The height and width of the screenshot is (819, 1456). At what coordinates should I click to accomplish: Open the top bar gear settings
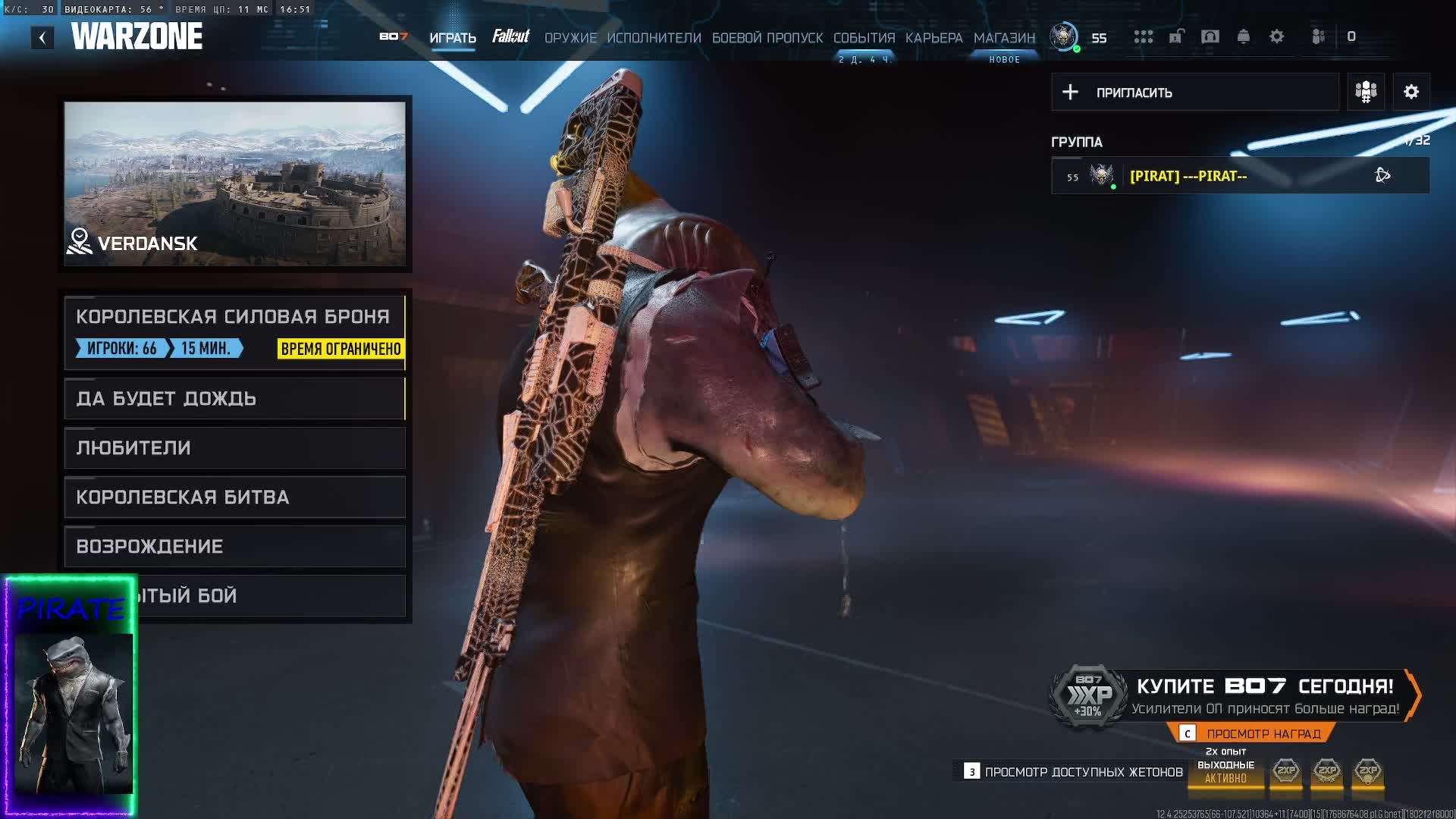(x=1277, y=36)
